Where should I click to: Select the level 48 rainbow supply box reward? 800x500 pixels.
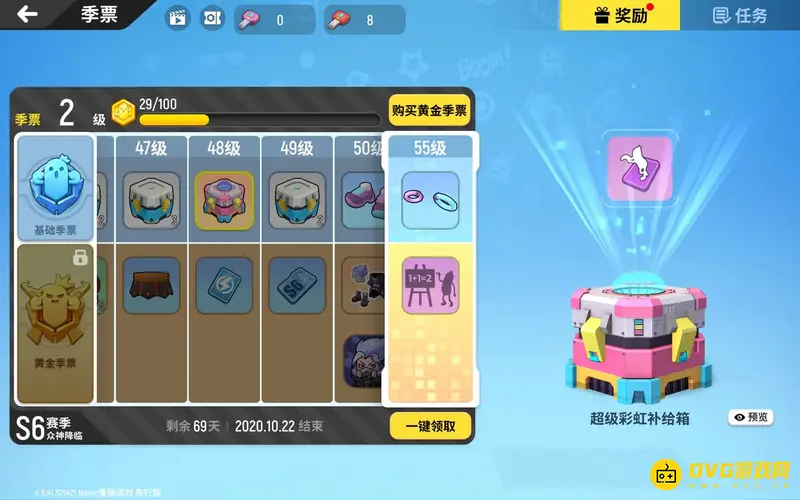(x=222, y=200)
